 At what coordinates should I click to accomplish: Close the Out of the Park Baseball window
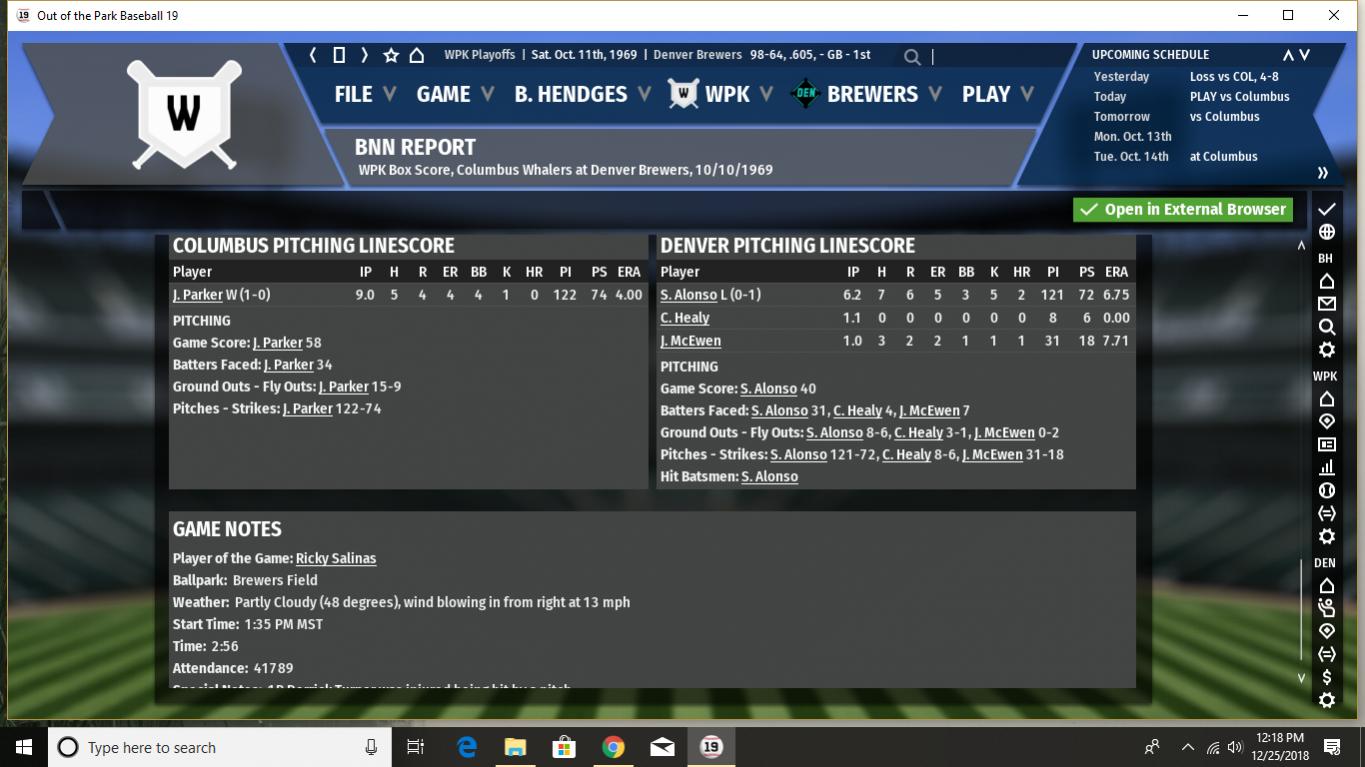coord(1333,15)
